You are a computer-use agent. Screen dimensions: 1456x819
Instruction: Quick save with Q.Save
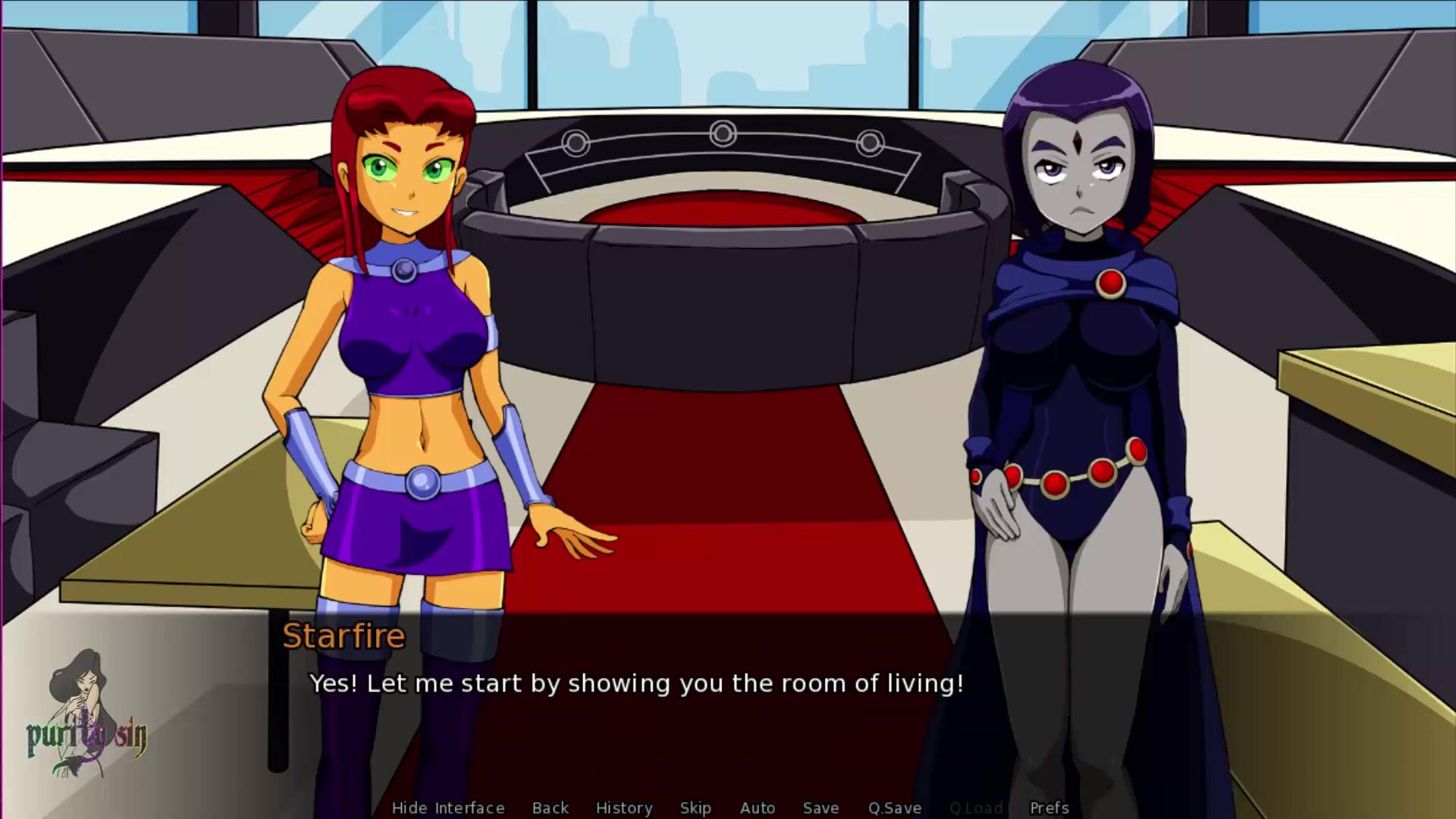894,808
